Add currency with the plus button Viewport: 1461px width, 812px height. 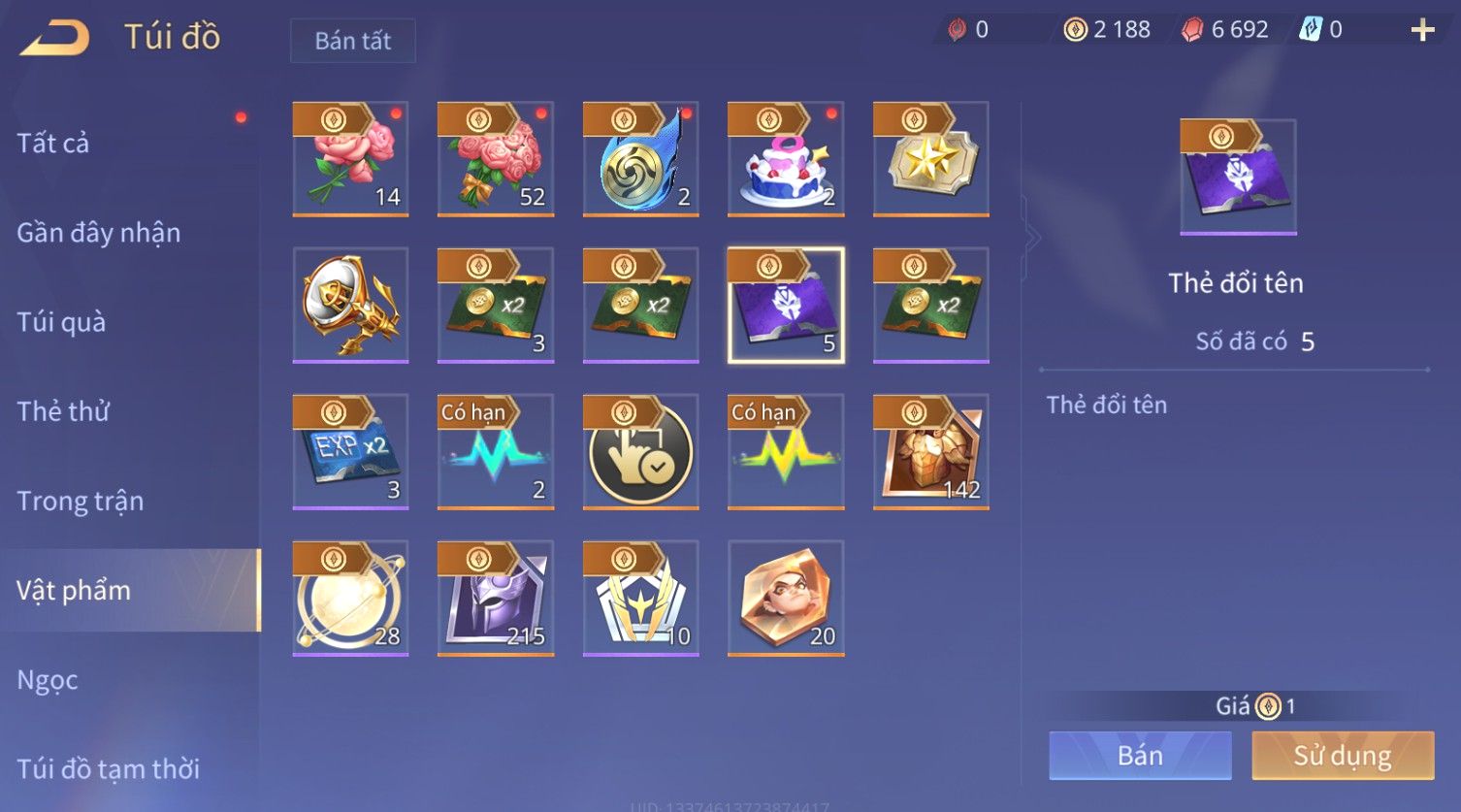(x=1422, y=30)
